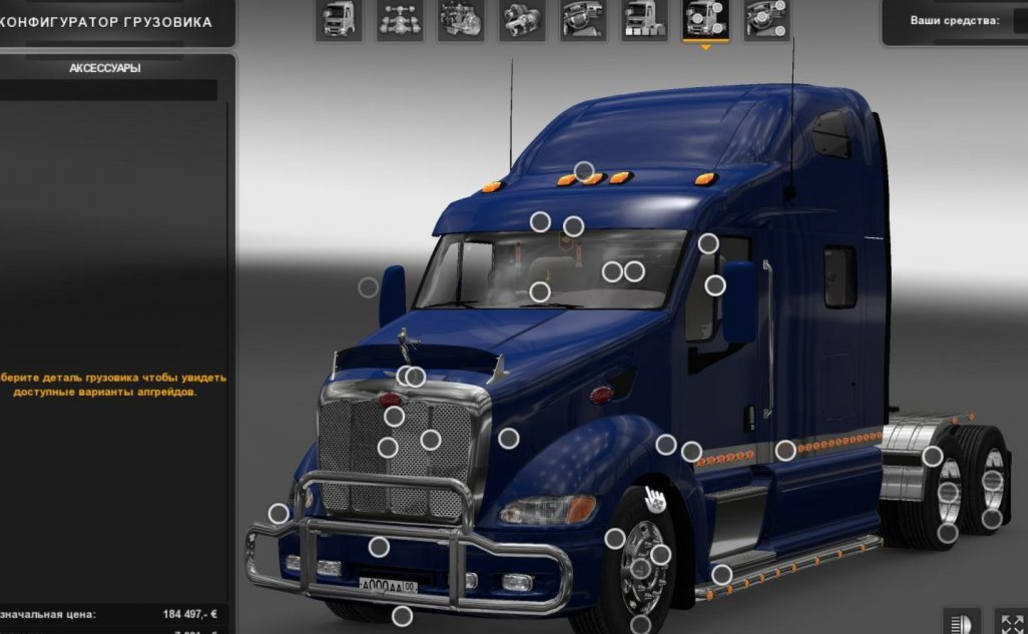Select the marker on the side skirt lights
1028x634 pixels.
click(786, 451)
